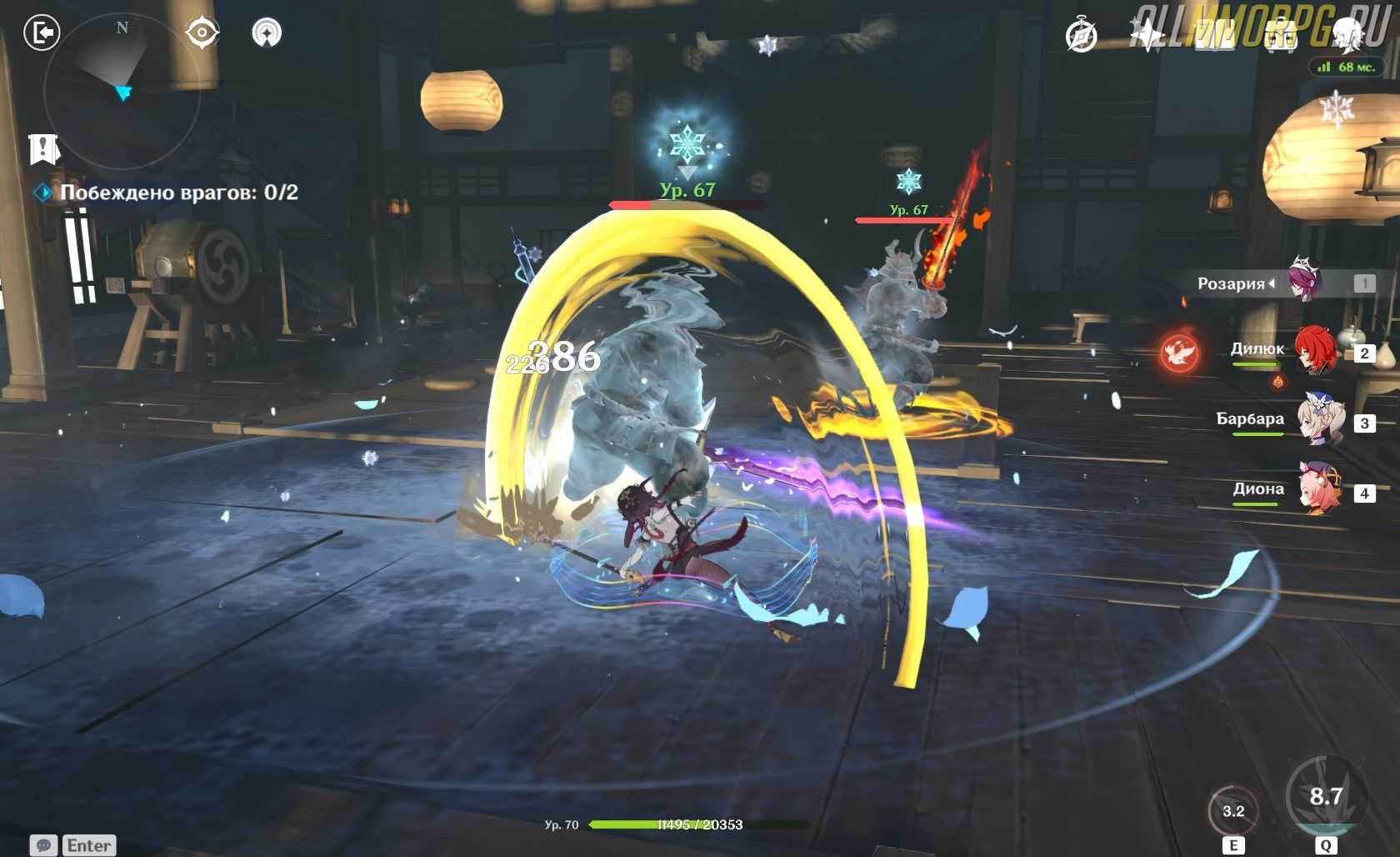This screenshot has width=1400, height=857.
Task: Click Дилюк's red phoenix burst icon
Action: 1180,352
